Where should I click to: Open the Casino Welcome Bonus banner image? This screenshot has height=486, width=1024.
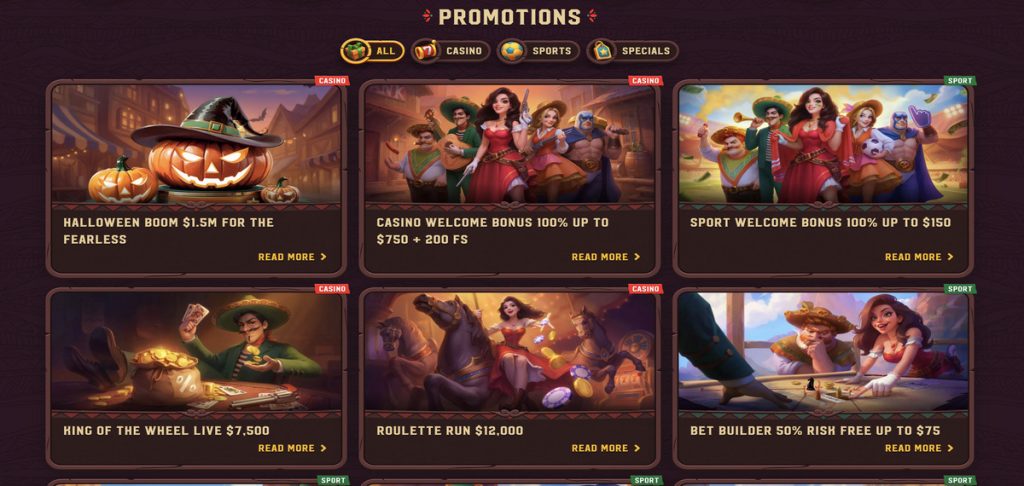point(509,144)
